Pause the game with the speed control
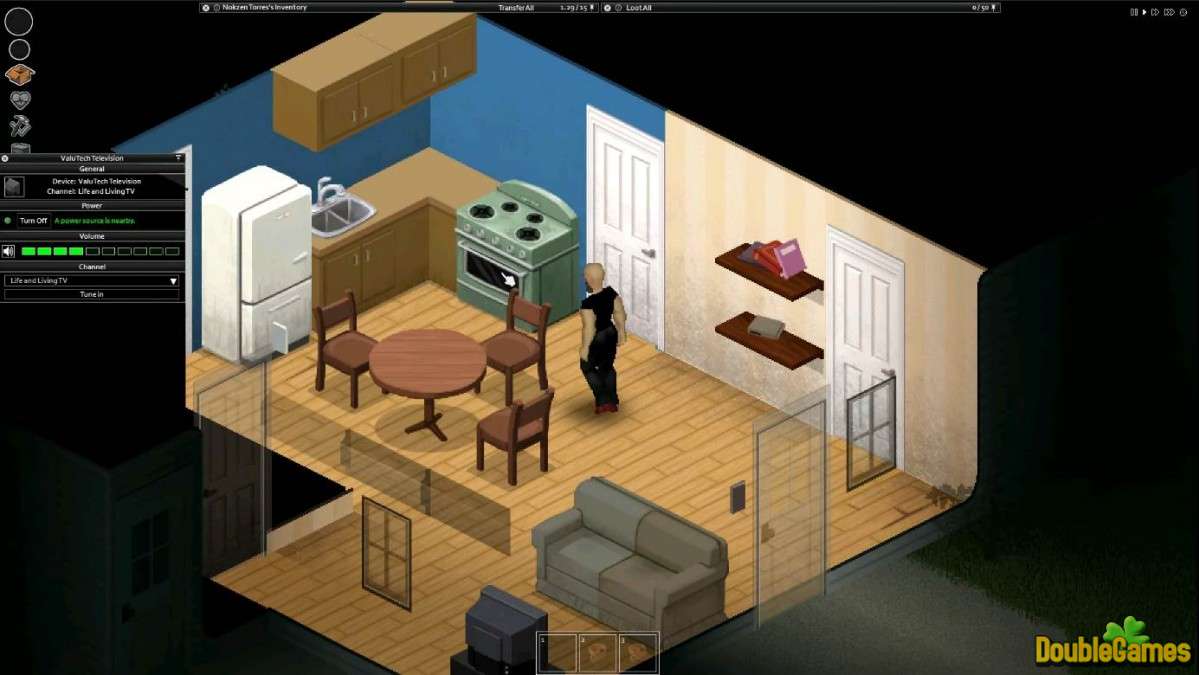Viewport: 1199px width, 675px height. (1134, 12)
